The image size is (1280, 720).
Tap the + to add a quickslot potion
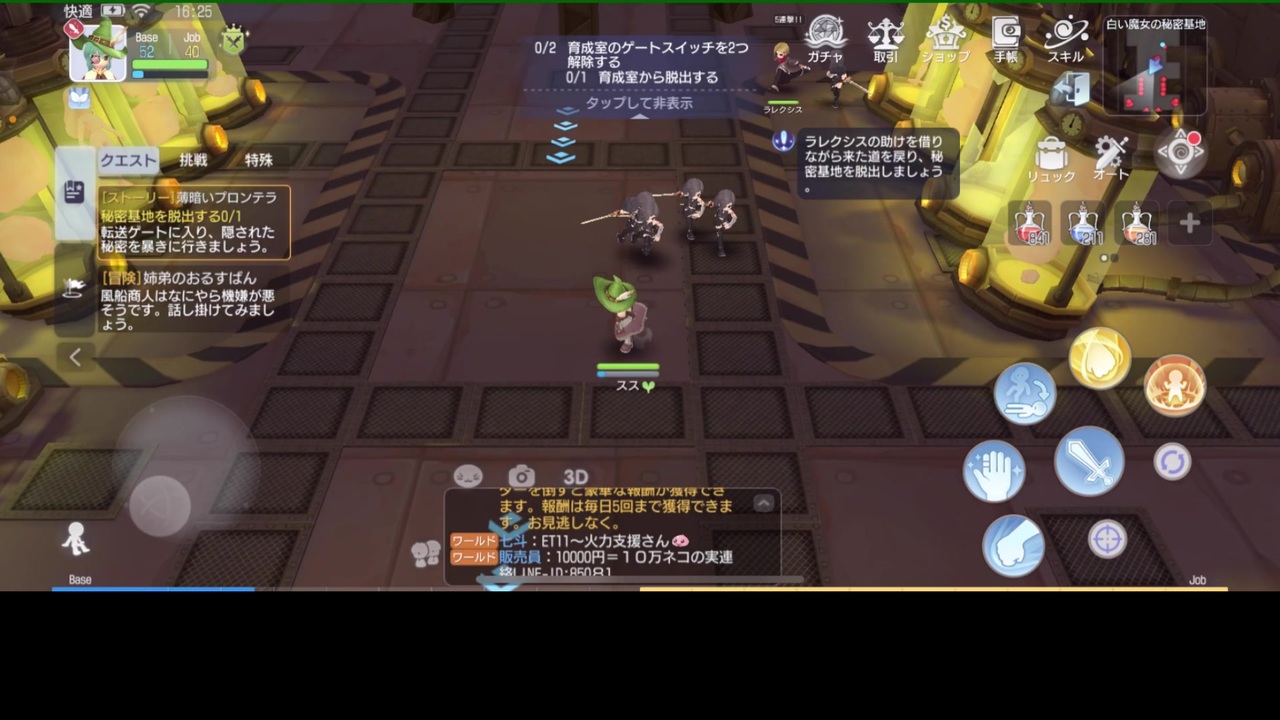point(1189,224)
